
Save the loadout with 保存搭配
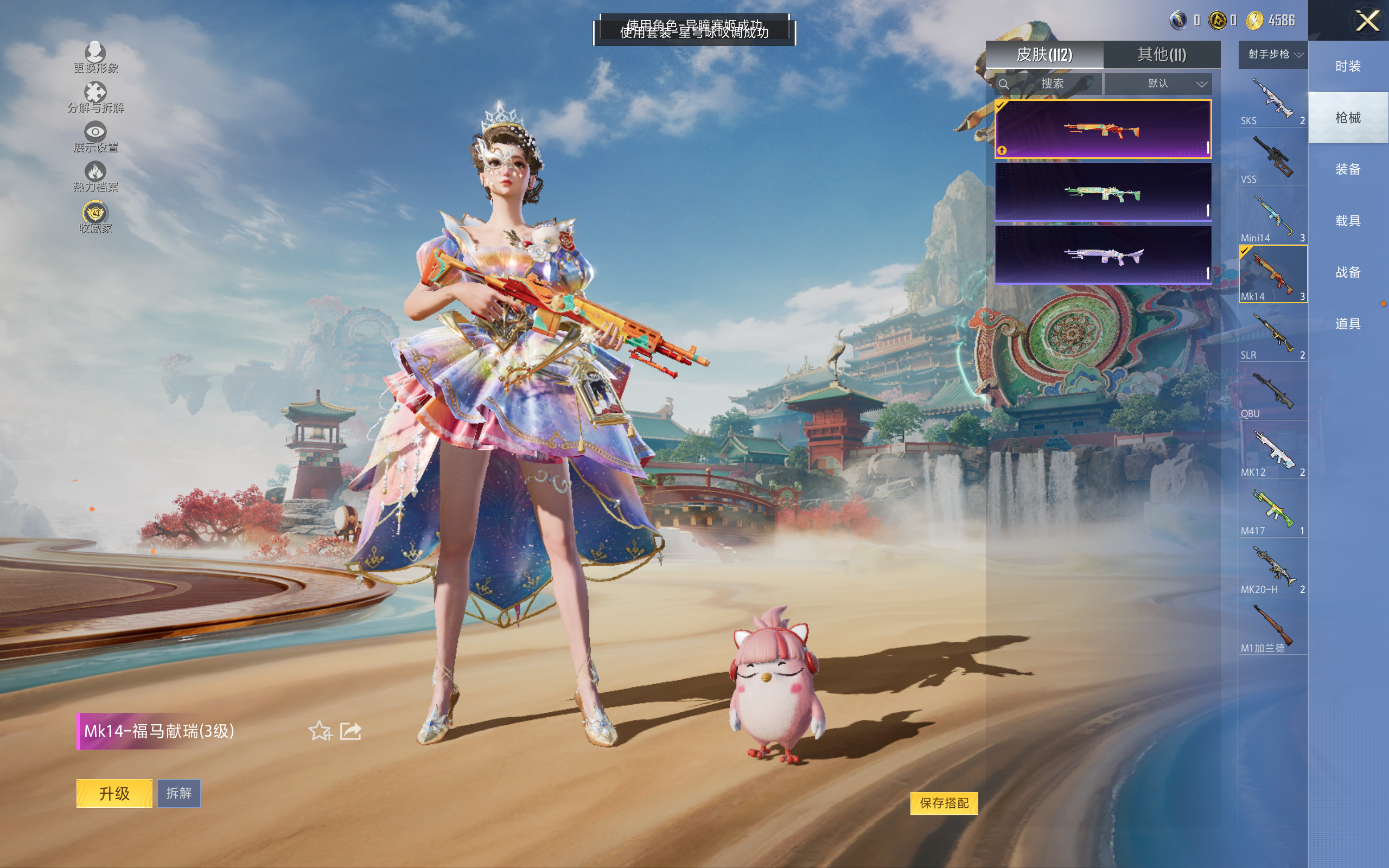click(944, 802)
